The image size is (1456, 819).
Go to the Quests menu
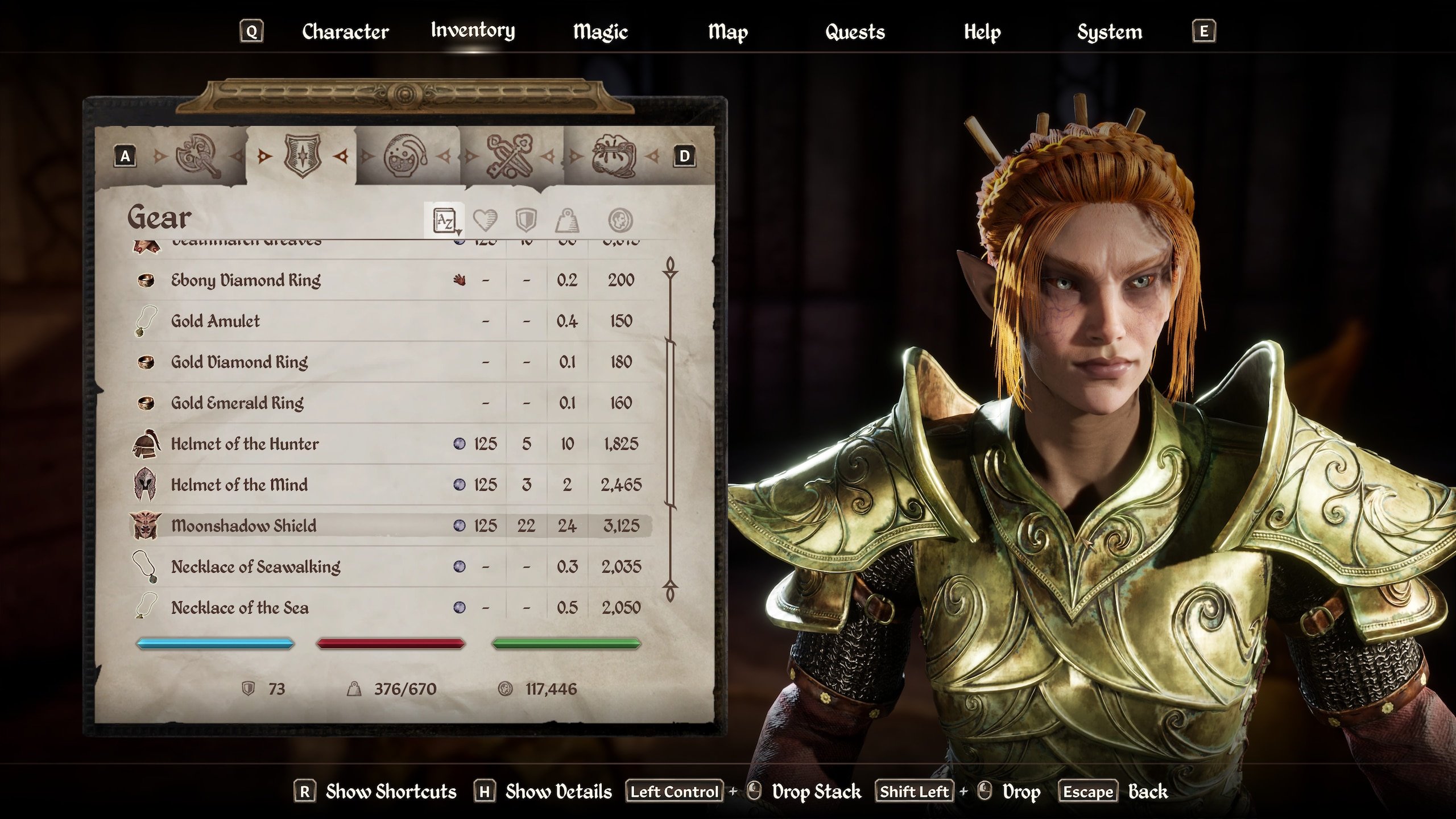pos(855,31)
